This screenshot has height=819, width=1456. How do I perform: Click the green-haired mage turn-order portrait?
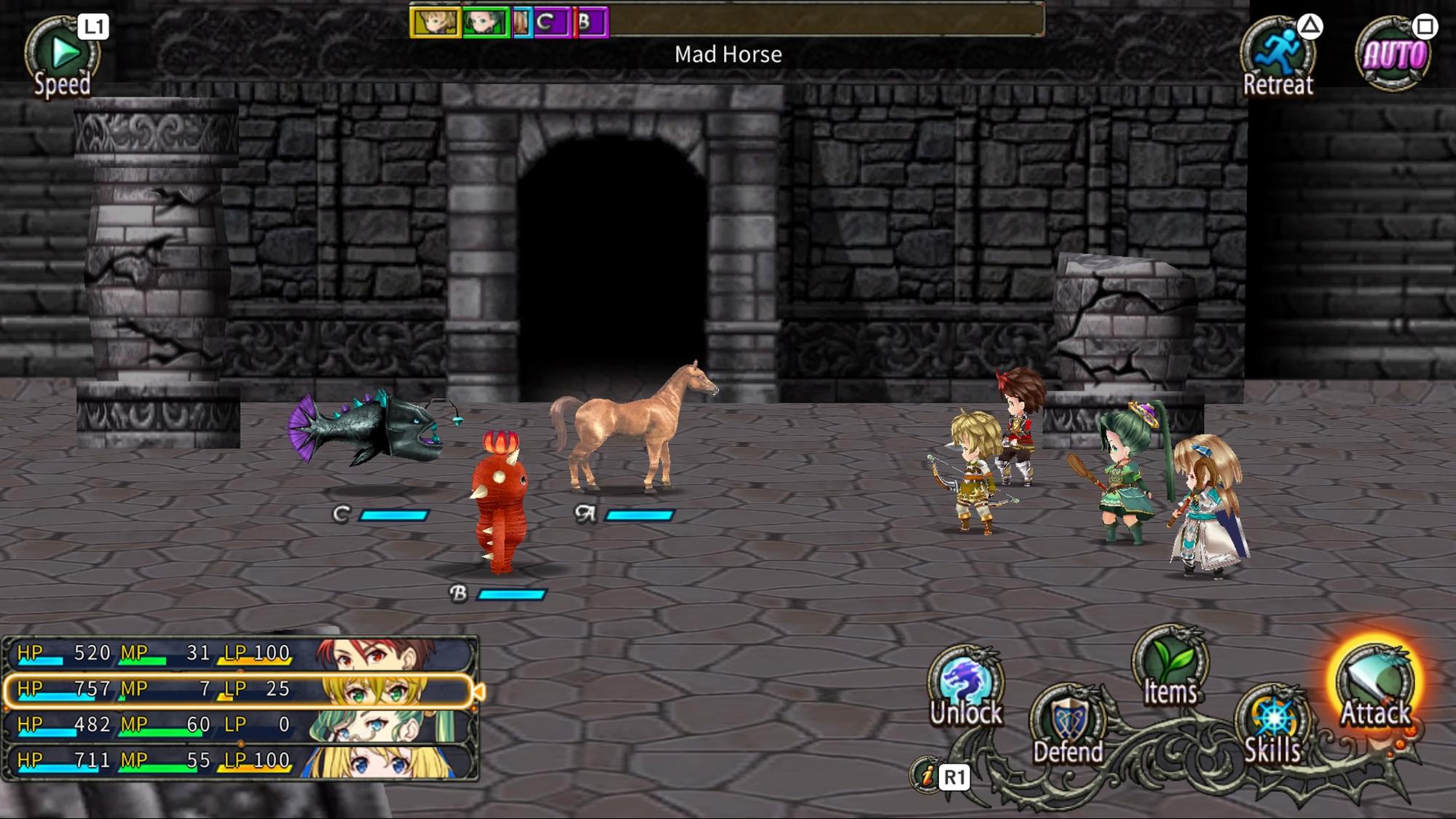[x=485, y=23]
